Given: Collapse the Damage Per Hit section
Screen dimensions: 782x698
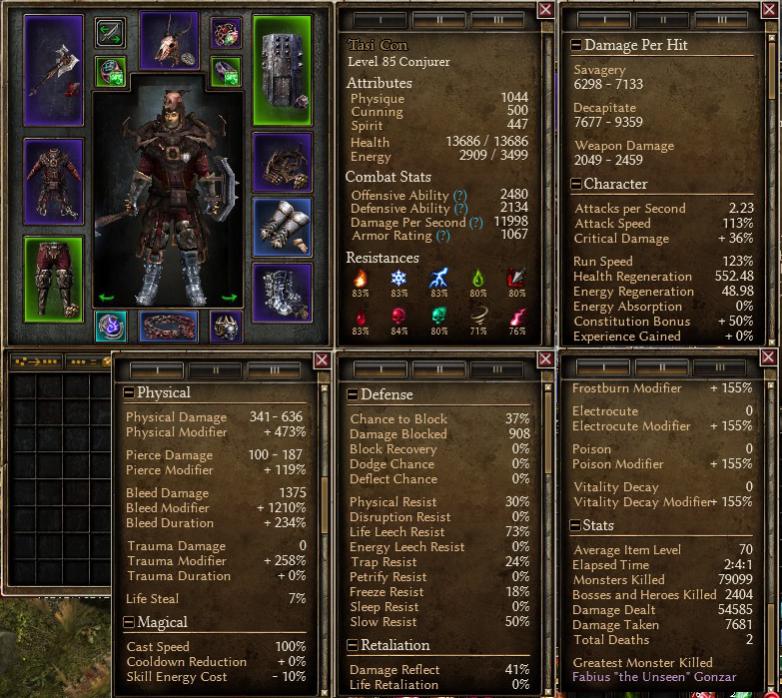Looking at the screenshot, I should pos(576,45).
